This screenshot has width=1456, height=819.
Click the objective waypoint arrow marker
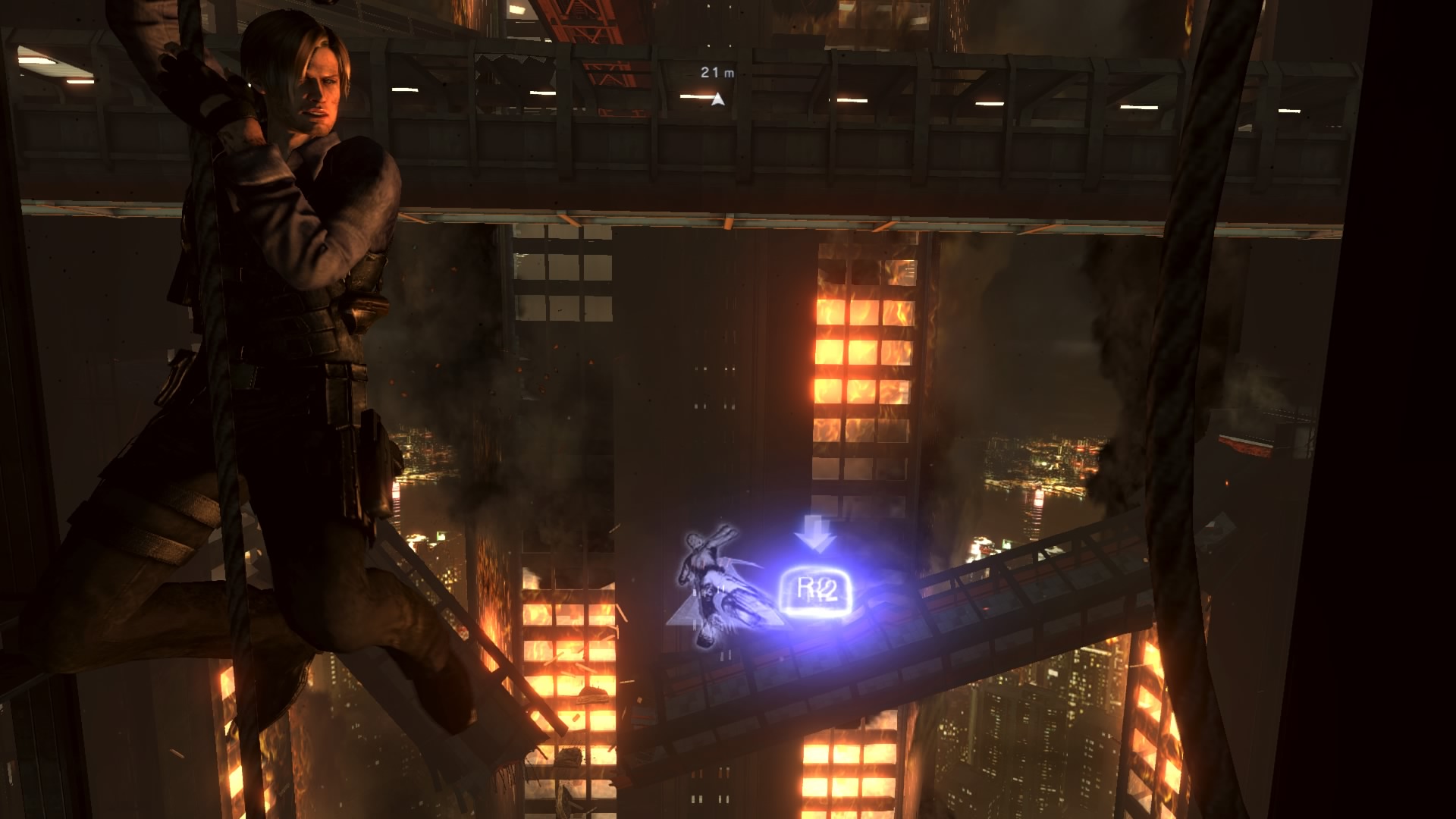717,99
